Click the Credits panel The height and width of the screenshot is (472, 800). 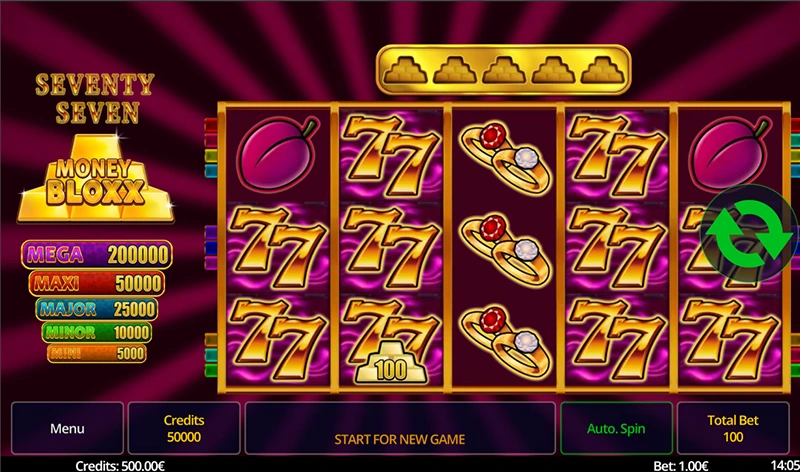click(x=184, y=429)
